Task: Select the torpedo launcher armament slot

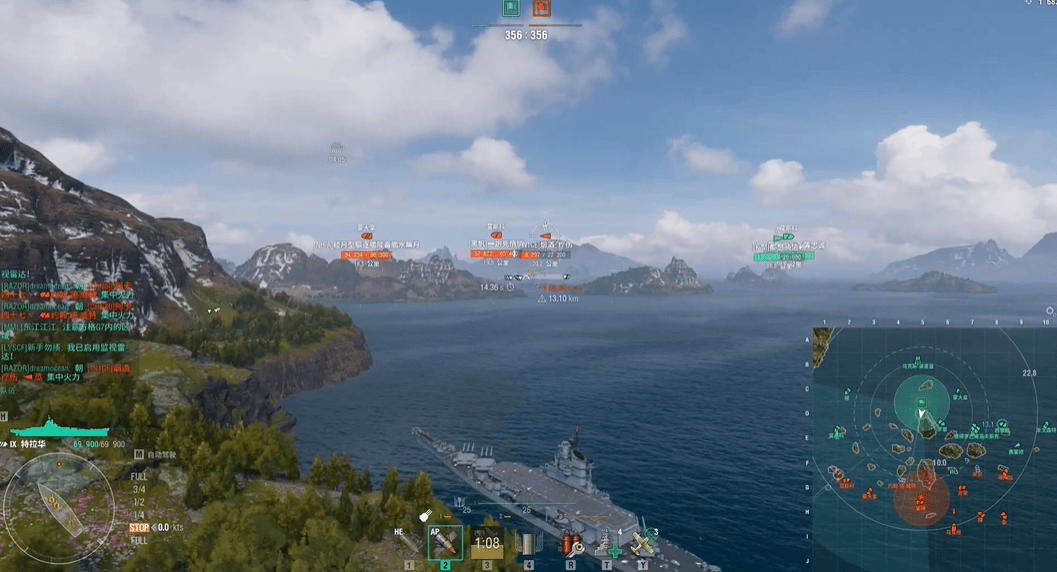Action: (x=527, y=544)
